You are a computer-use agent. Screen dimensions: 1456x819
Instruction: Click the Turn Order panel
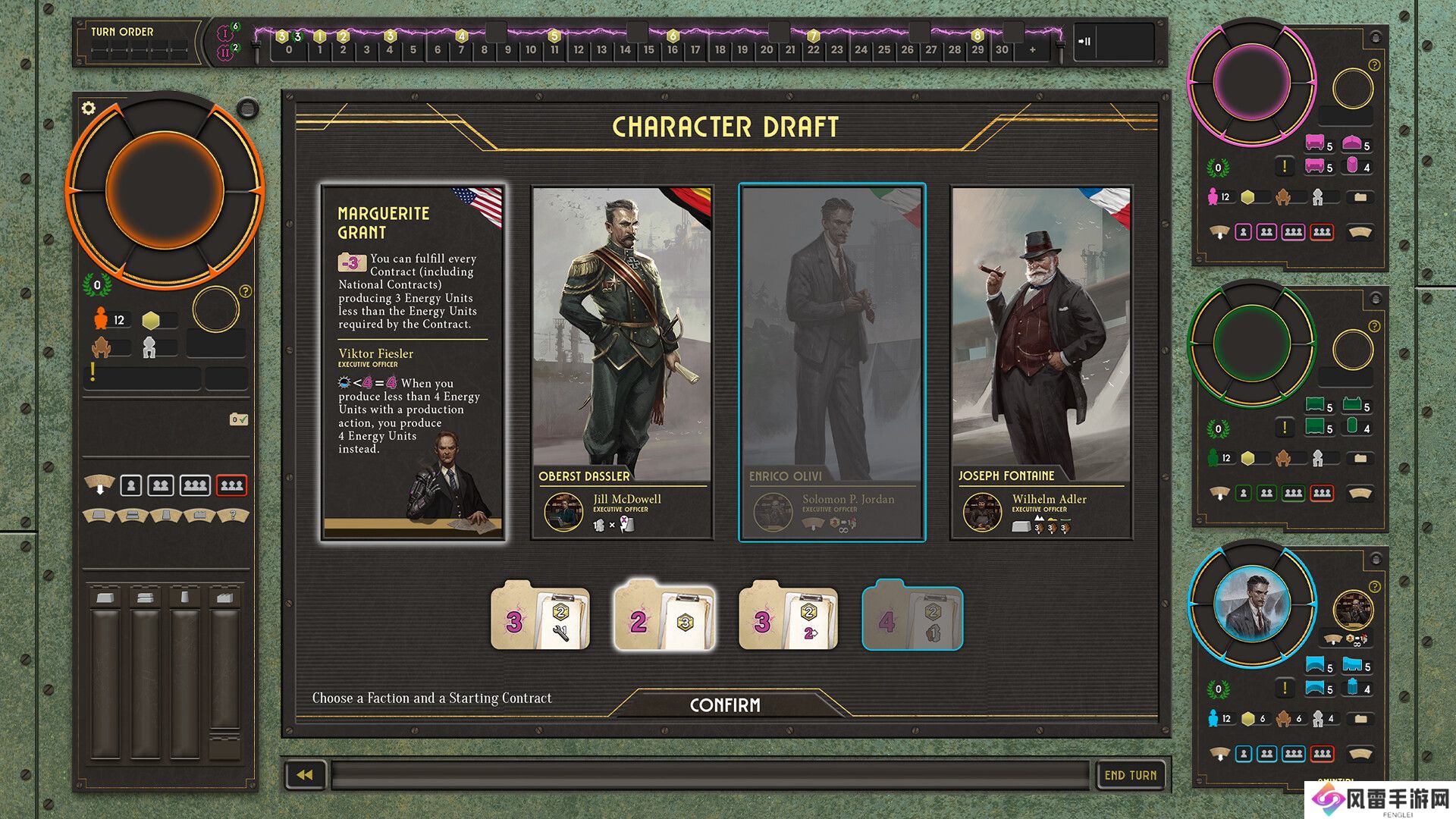138,42
